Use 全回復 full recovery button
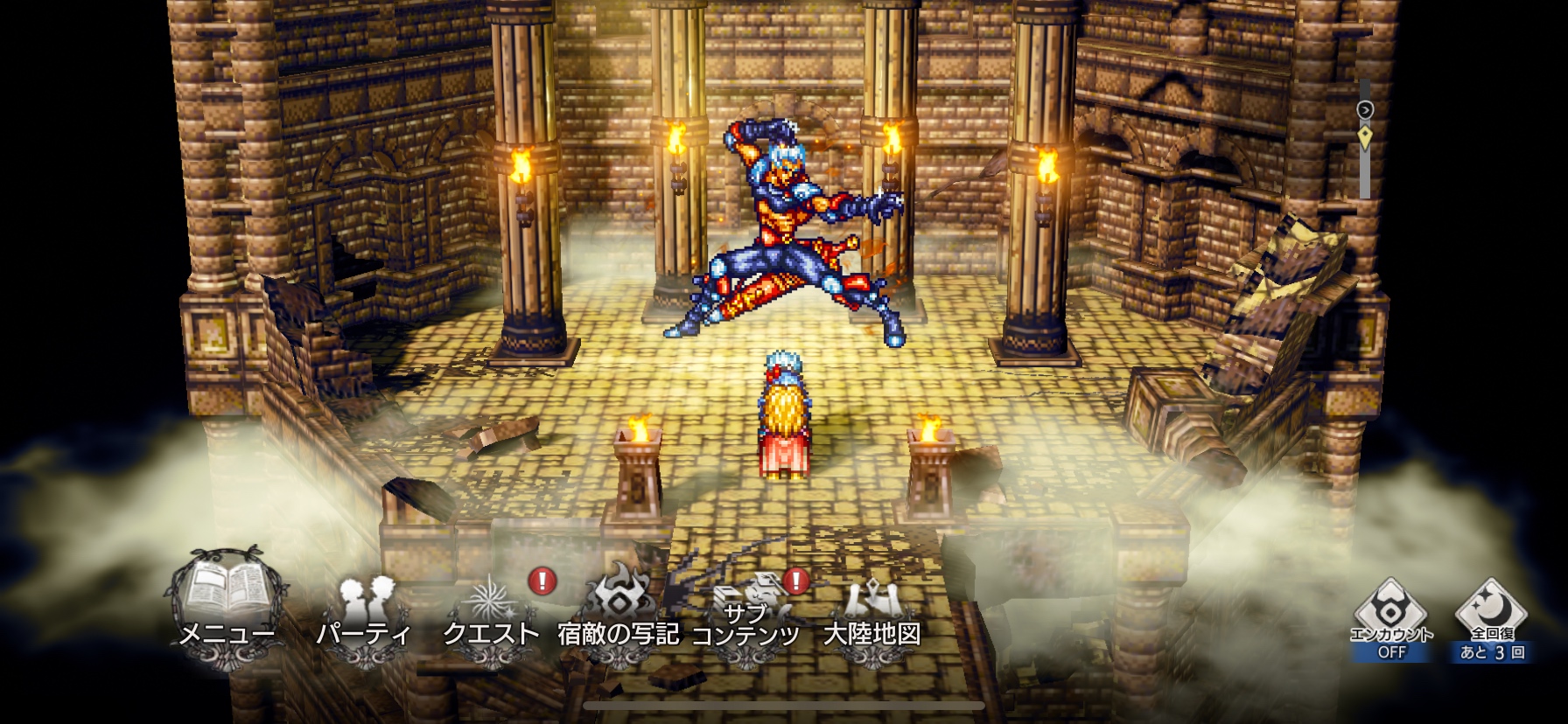Image resolution: width=1568 pixels, height=724 pixels. (1493, 619)
